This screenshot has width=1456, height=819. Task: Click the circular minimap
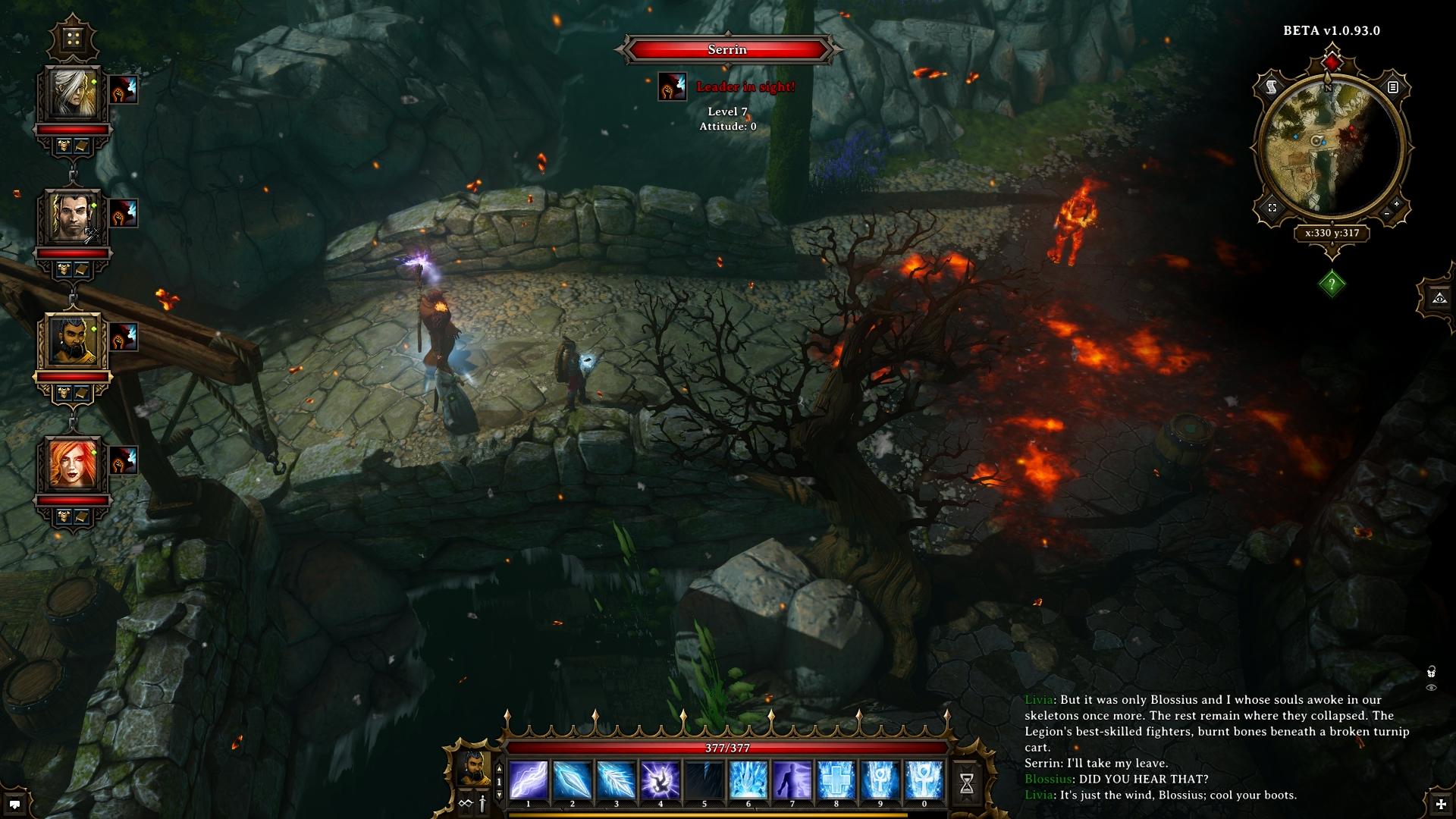(x=1332, y=148)
